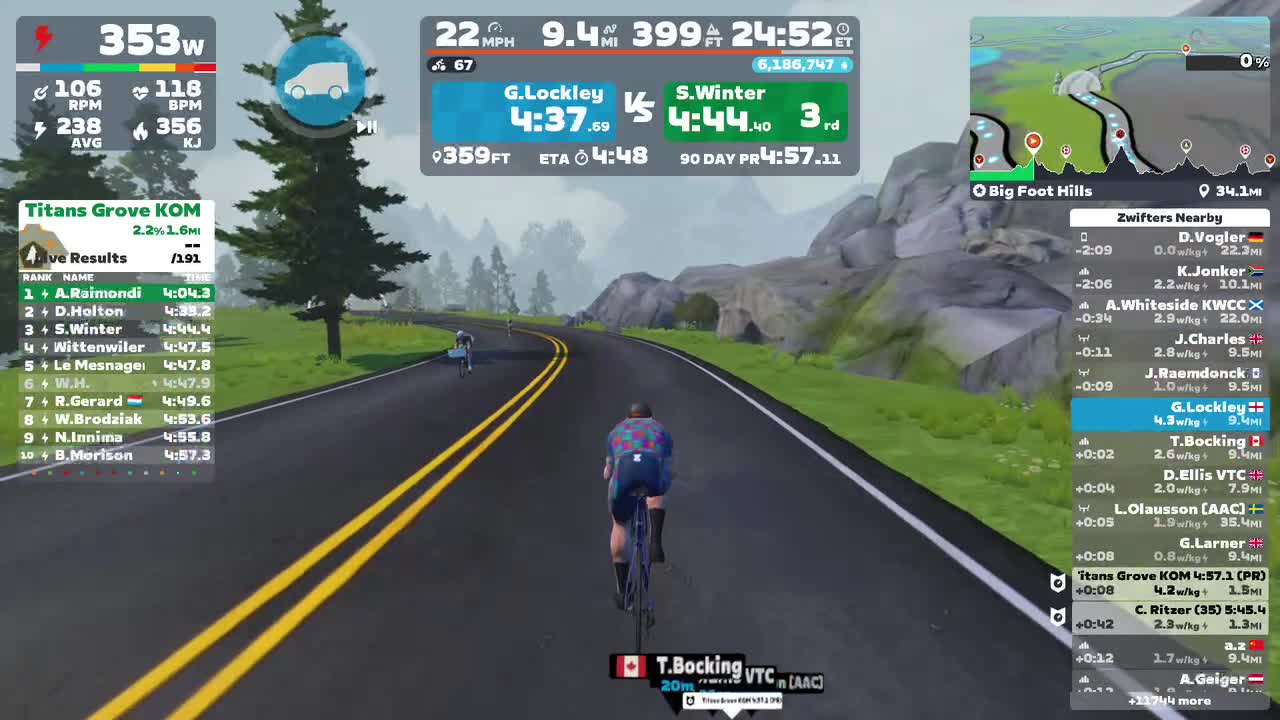Open the Zwifters Nearby panel header
Viewport: 1280px width, 720px height.
pyautogui.click(x=1170, y=217)
